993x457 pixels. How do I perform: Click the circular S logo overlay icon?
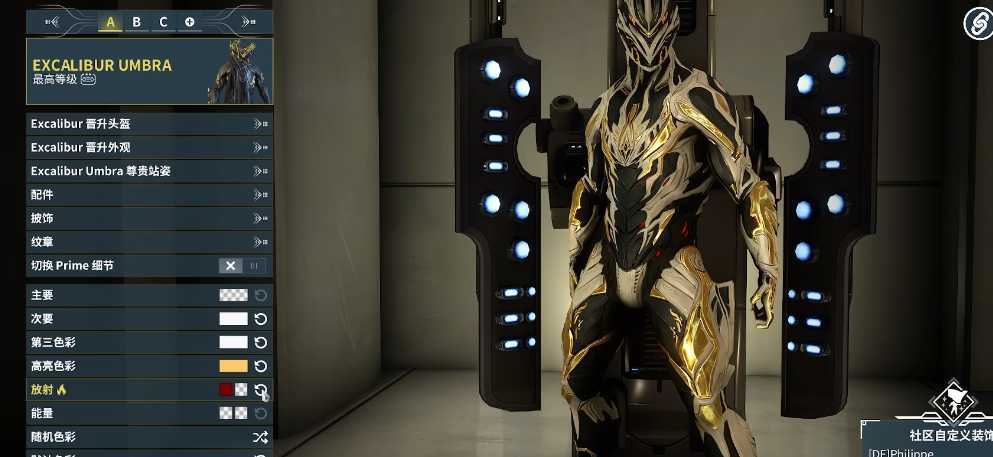pyautogui.click(x=977, y=22)
